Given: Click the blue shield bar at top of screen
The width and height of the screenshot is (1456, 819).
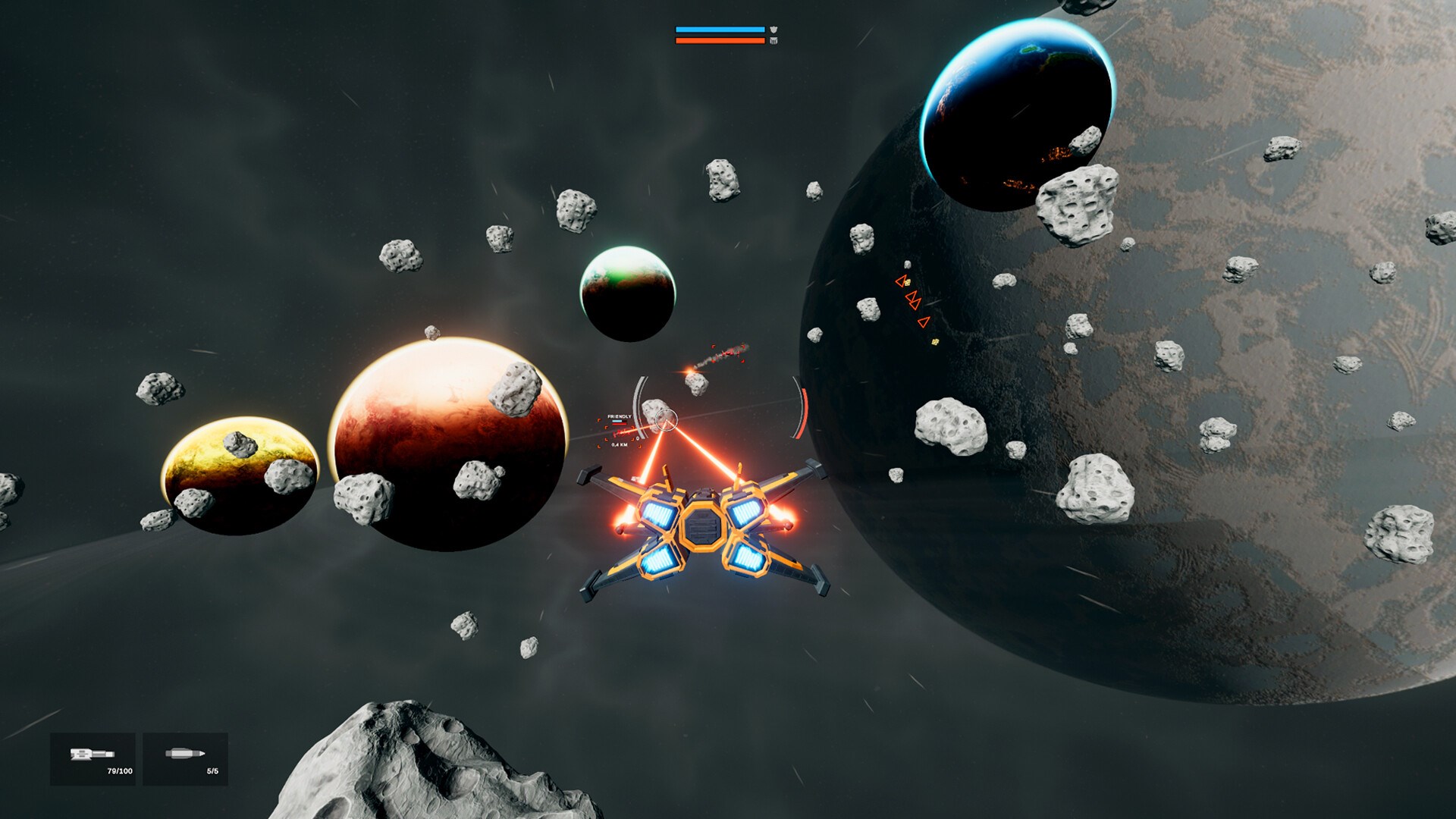Looking at the screenshot, I should (x=720, y=29).
